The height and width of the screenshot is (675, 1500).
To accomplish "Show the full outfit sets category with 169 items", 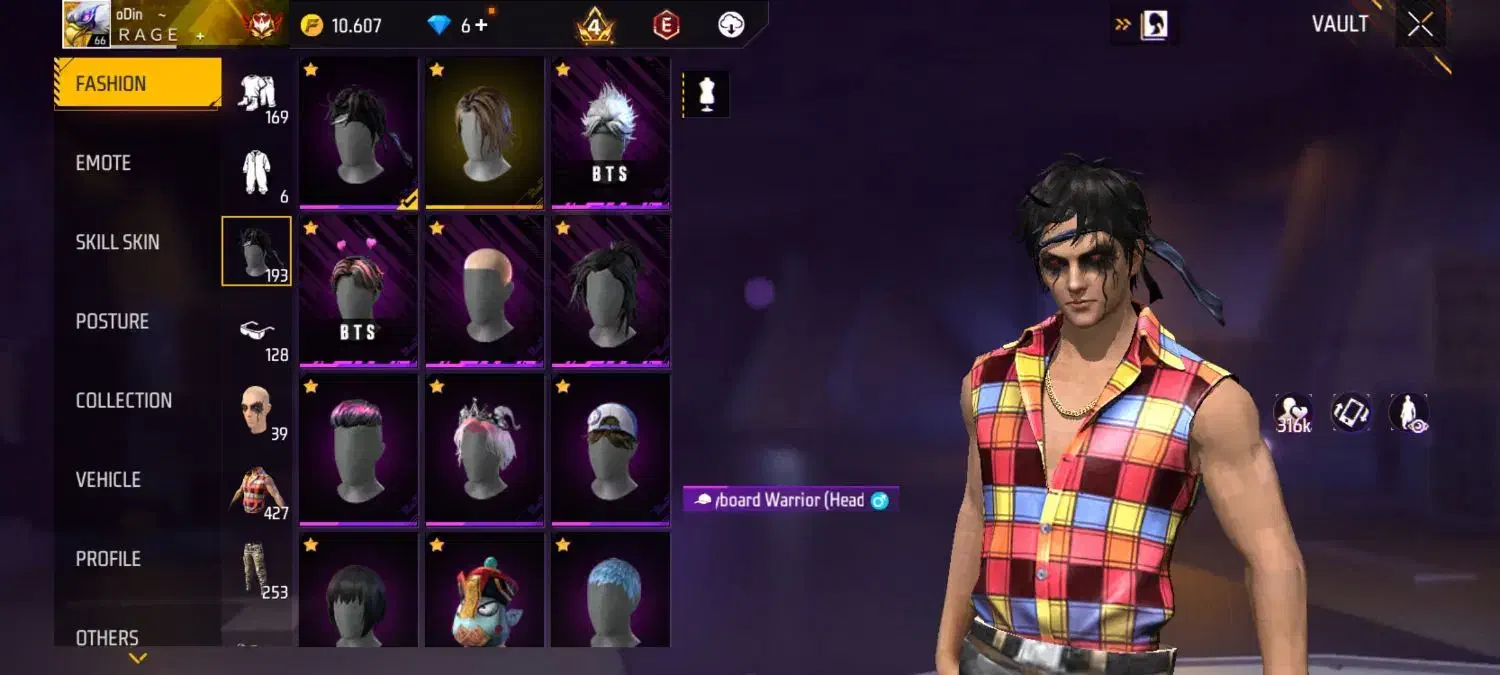I will coord(257,94).
